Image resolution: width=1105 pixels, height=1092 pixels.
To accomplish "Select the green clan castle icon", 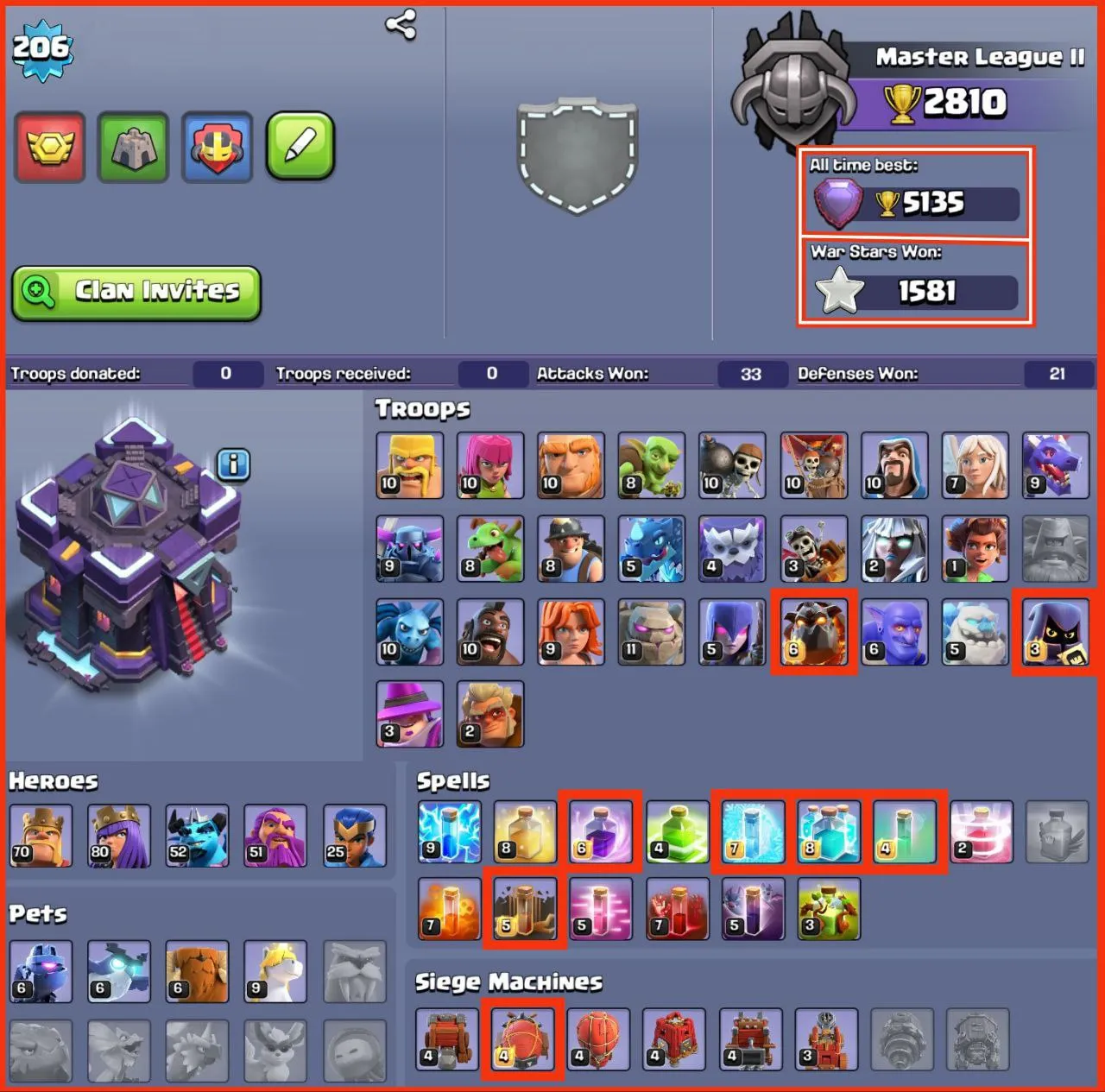I will (x=132, y=147).
